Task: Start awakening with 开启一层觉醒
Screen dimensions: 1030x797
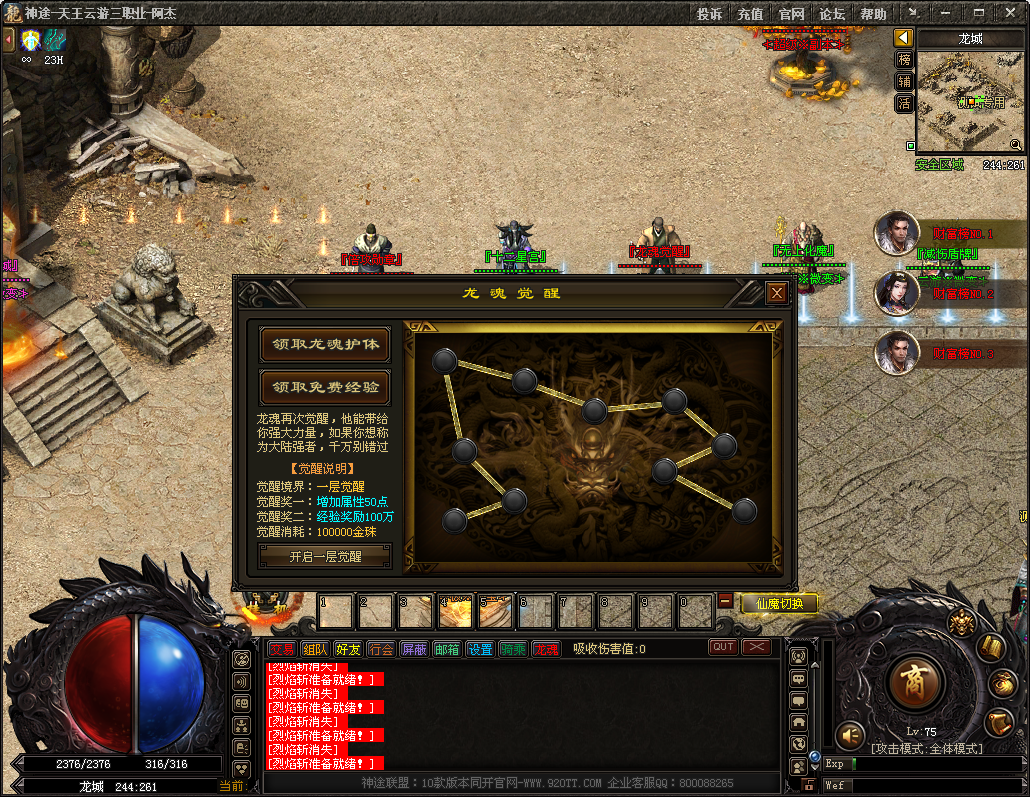Action: click(x=325, y=557)
